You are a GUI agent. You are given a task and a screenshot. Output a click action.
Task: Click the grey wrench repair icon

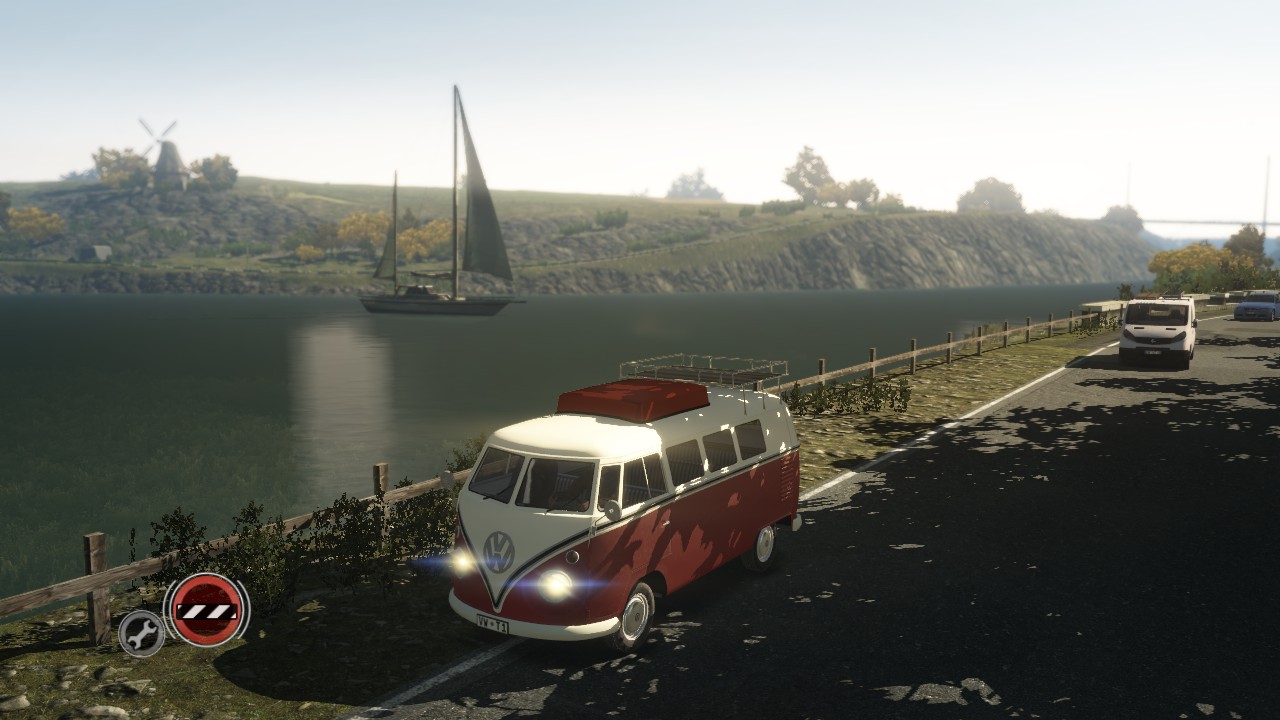(142, 632)
